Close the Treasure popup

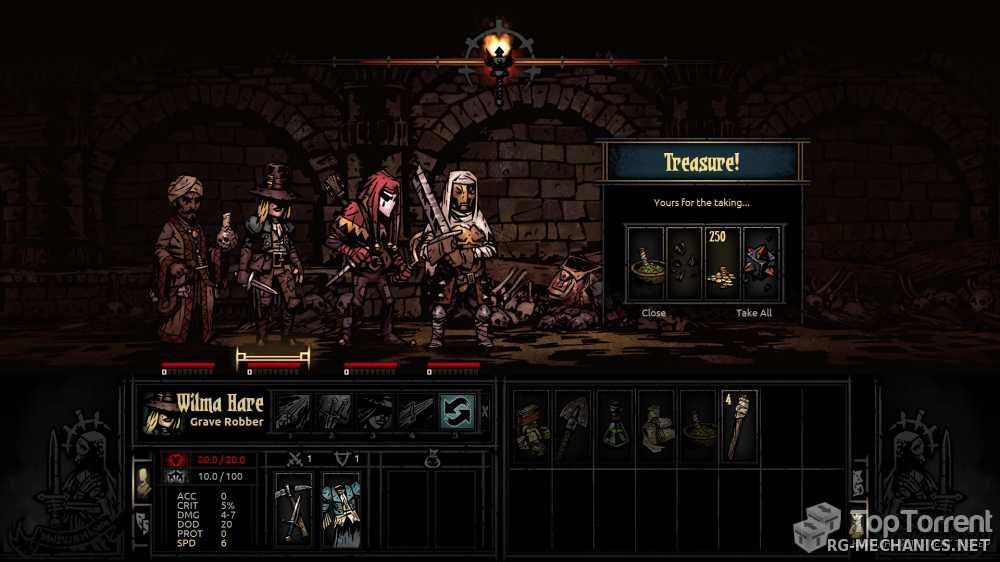pyautogui.click(x=653, y=313)
